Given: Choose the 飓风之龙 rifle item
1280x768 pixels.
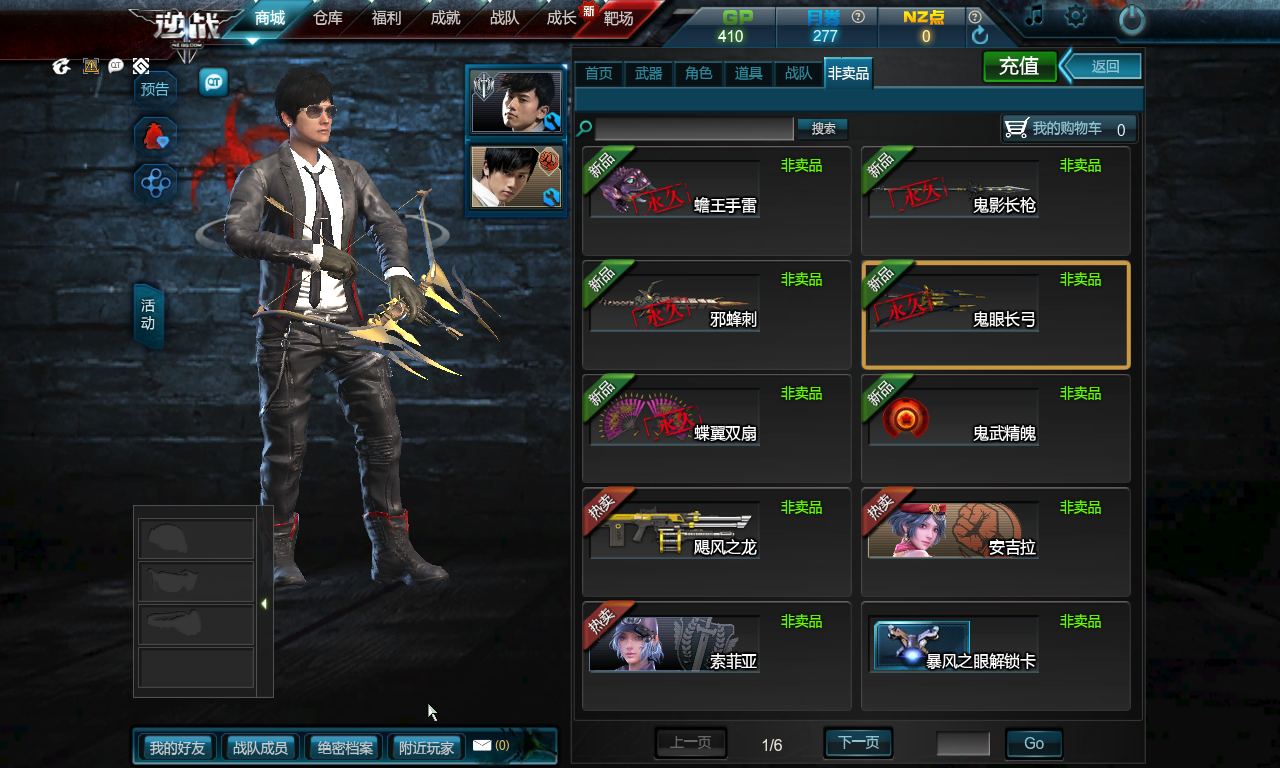Looking at the screenshot, I should pos(716,542).
